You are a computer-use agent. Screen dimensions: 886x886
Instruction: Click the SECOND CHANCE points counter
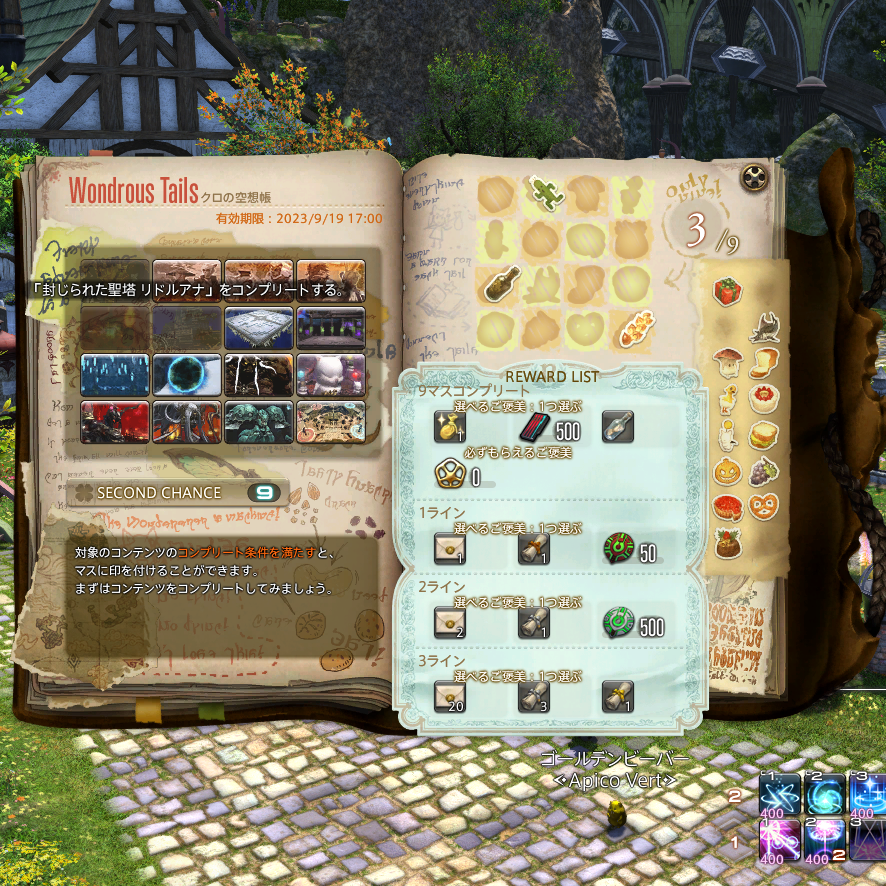click(265, 492)
